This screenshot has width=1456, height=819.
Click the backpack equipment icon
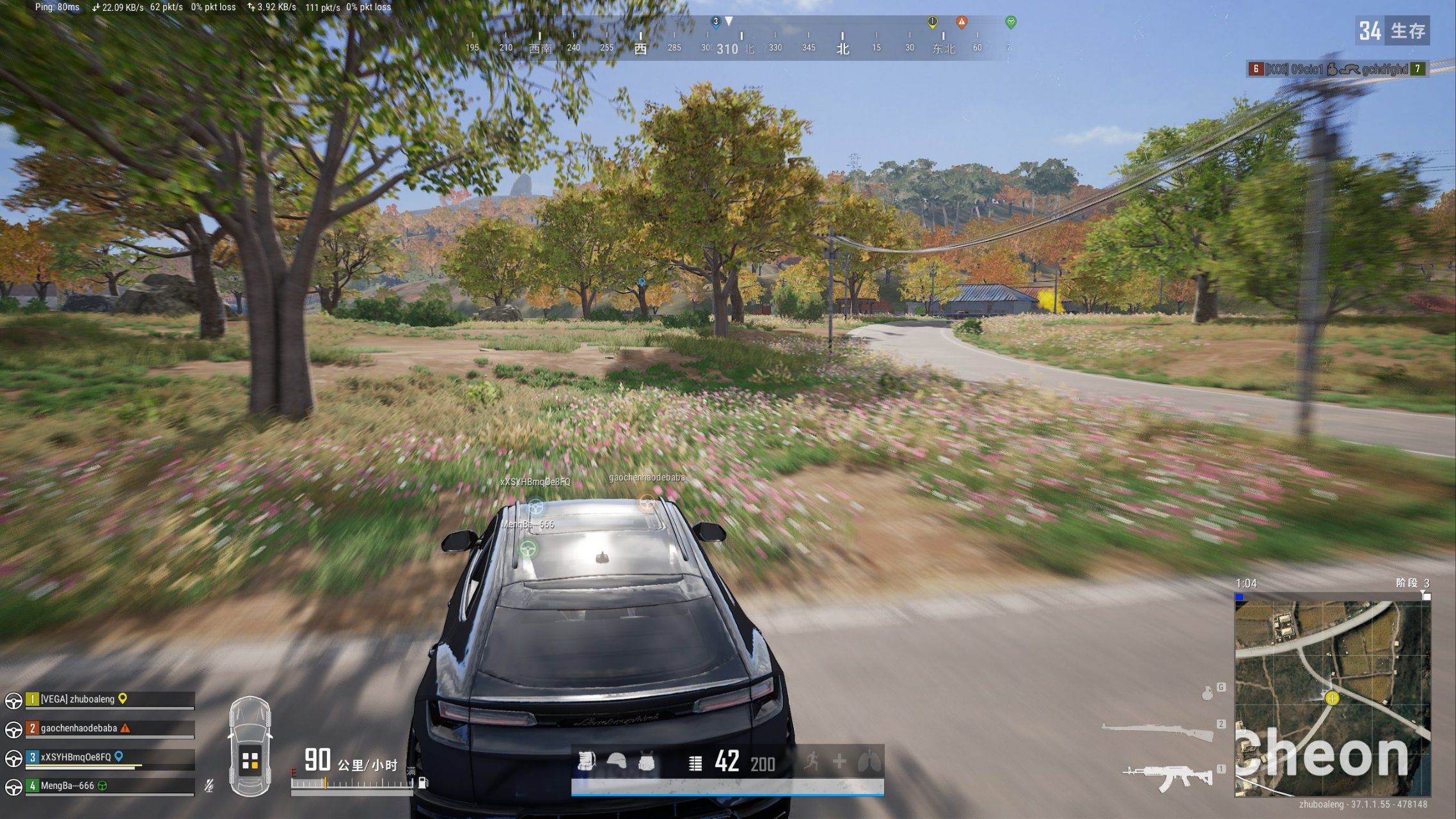586,761
